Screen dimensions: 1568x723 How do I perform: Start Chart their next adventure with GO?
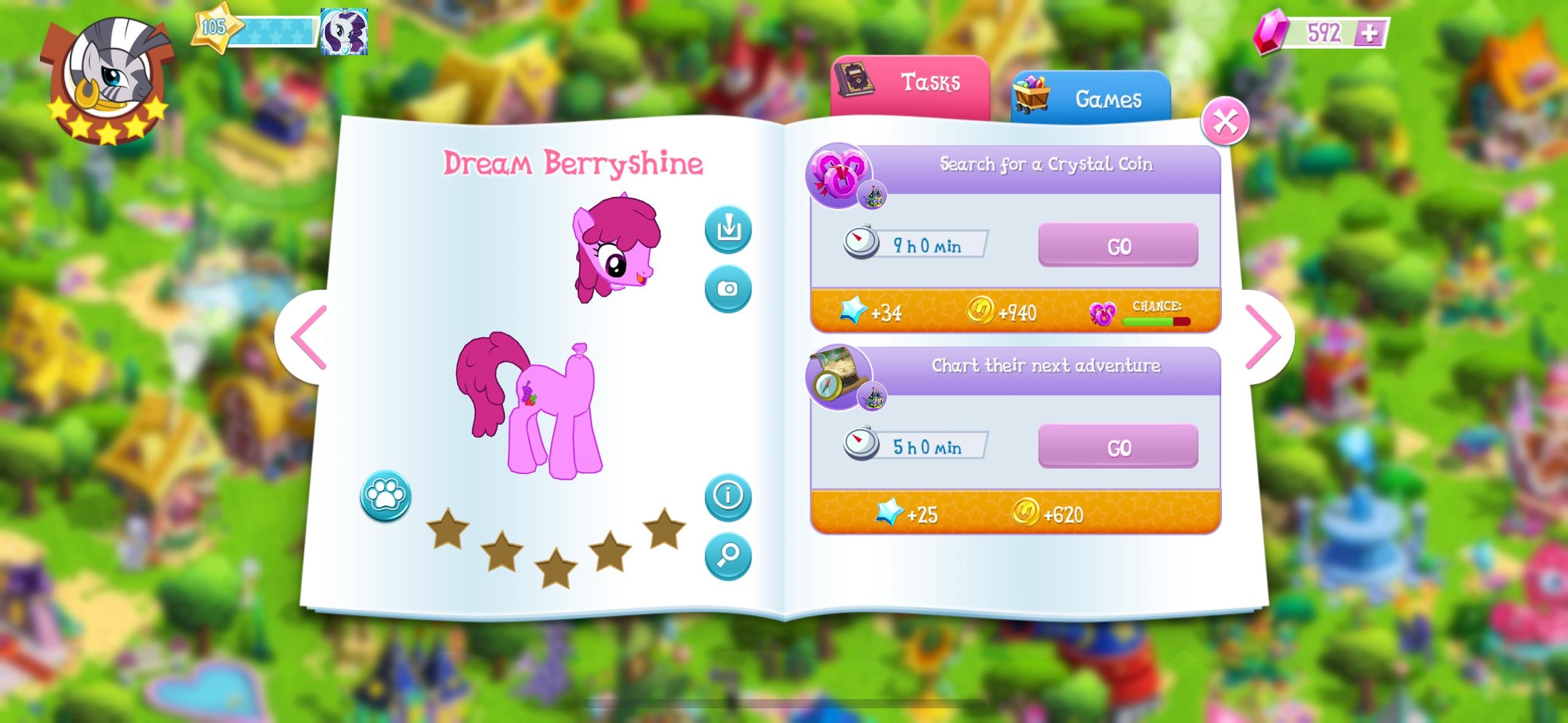click(1118, 447)
